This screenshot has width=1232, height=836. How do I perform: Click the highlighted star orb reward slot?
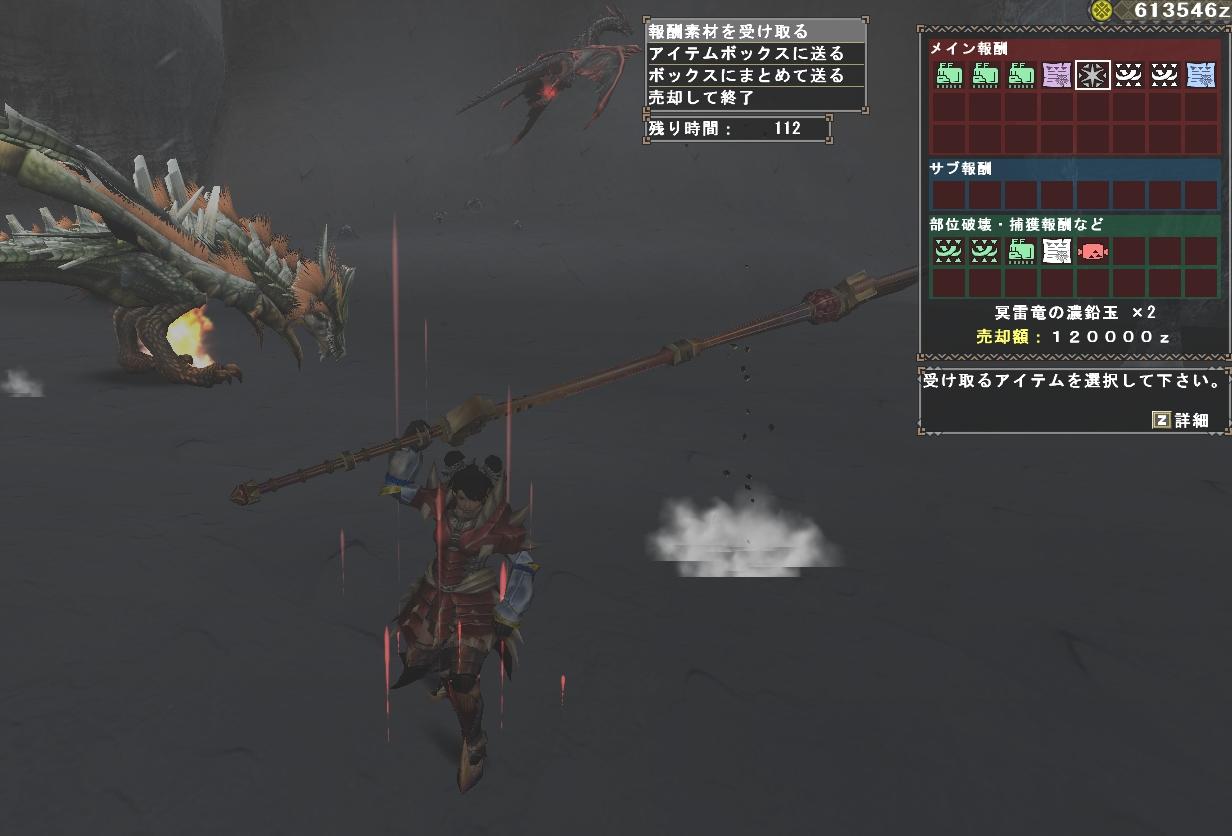pyautogui.click(x=1093, y=75)
